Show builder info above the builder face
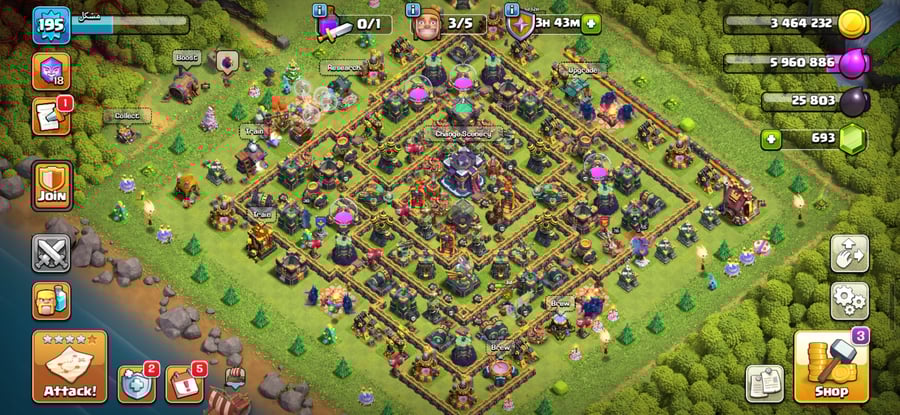900x415 pixels. tap(414, 10)
